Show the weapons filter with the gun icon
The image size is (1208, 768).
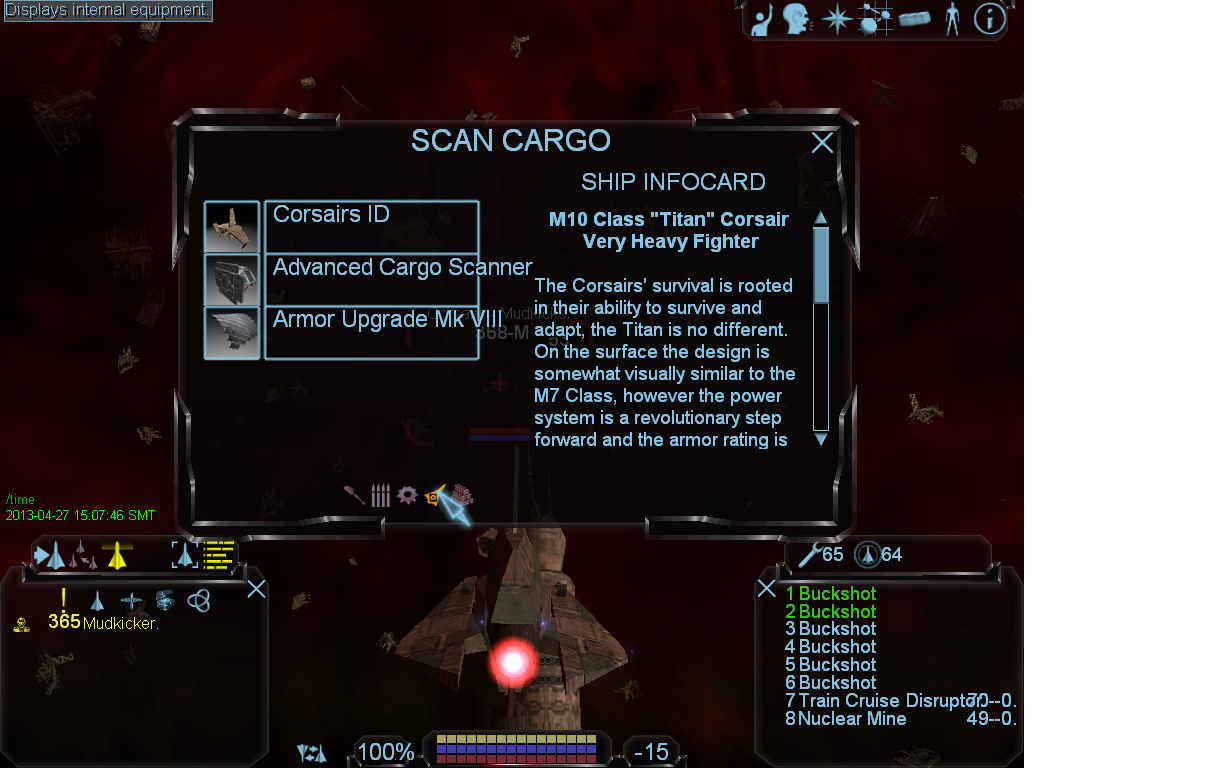tap(354, 495)
